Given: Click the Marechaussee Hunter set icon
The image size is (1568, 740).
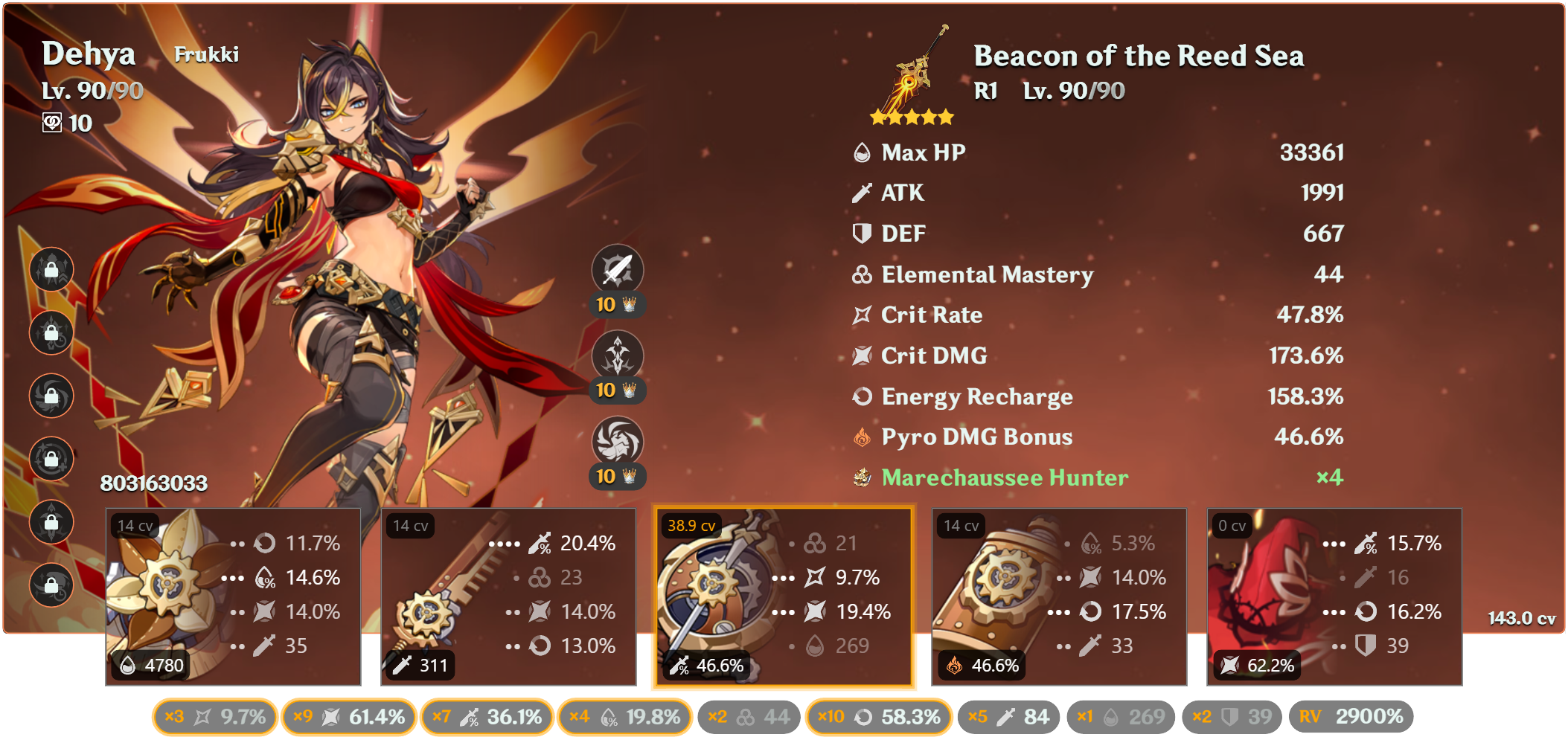Looking at the screenshot, I should pos(862,478).
